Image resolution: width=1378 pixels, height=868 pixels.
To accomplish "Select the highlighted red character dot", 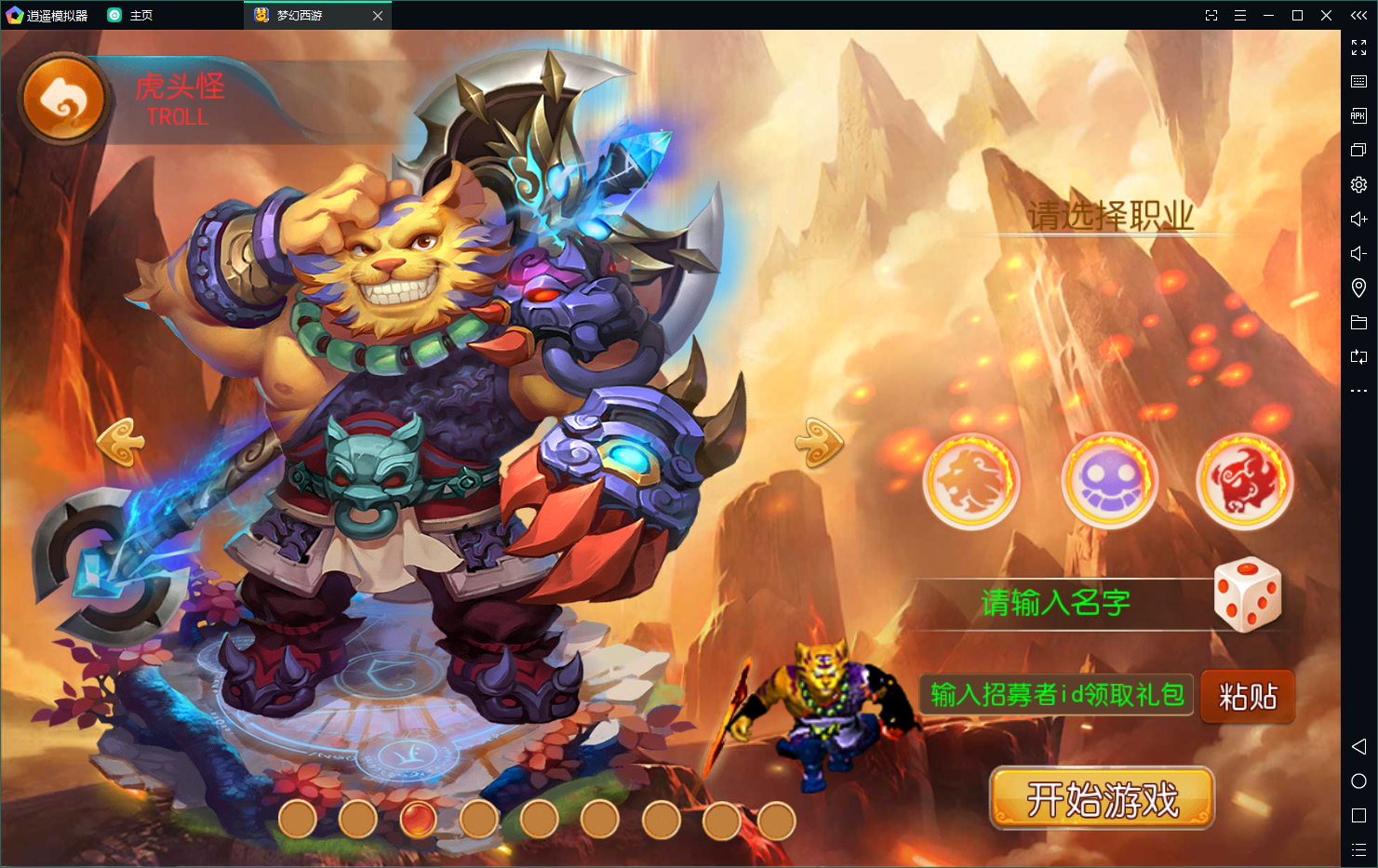I will [x=419, y=820].
